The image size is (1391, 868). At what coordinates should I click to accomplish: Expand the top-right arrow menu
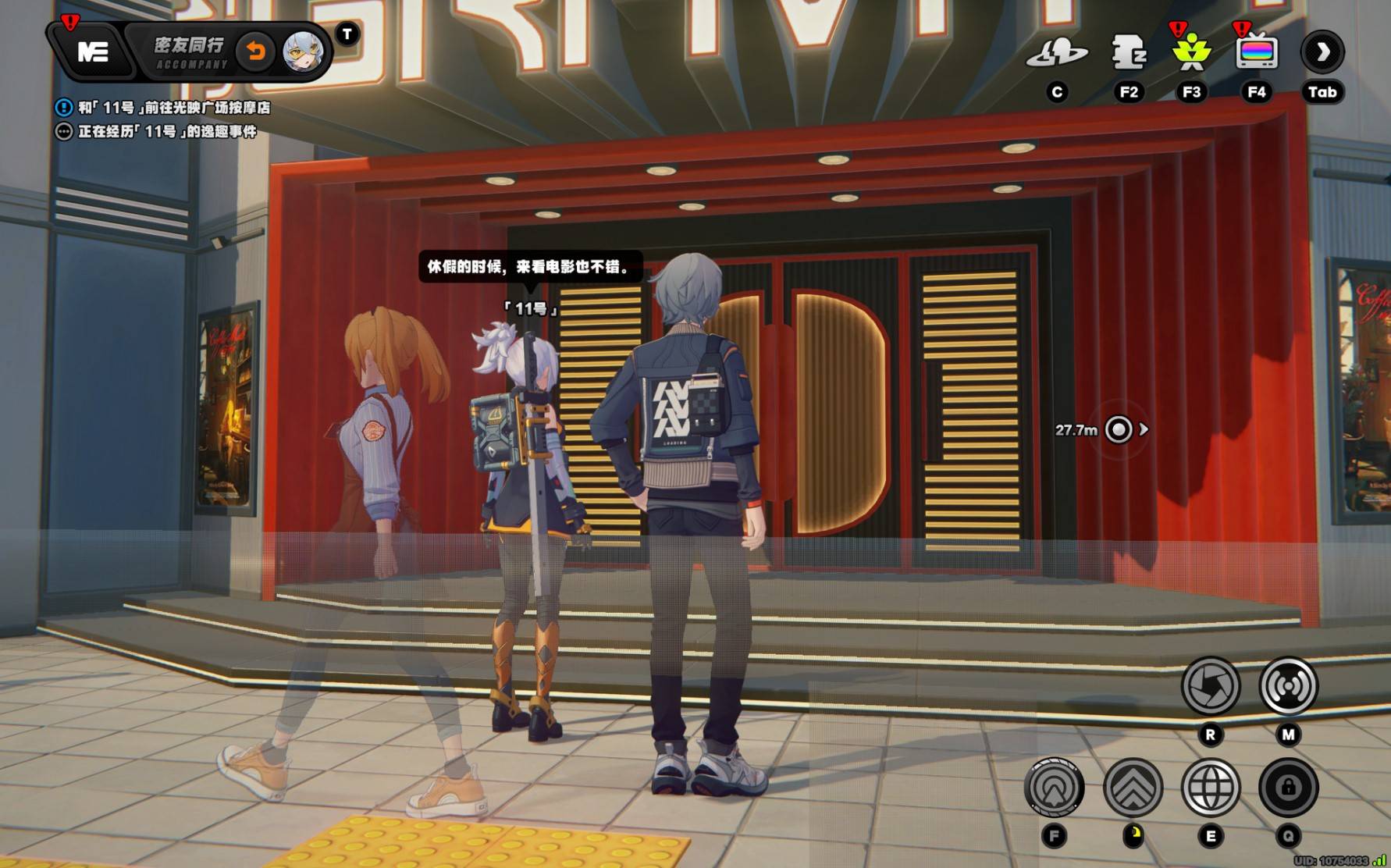click(1322, 52)
